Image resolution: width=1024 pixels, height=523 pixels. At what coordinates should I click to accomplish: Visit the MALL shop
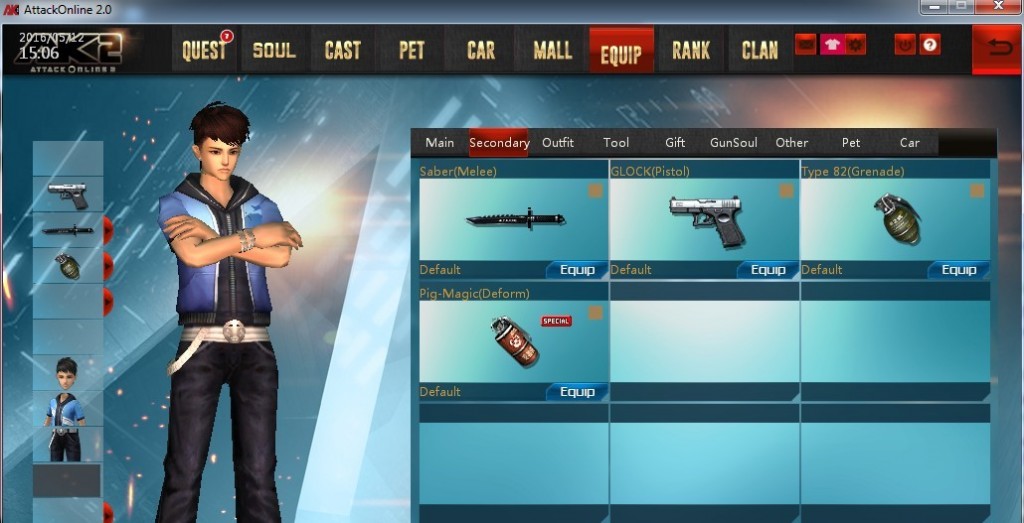(x=552, y=50)
